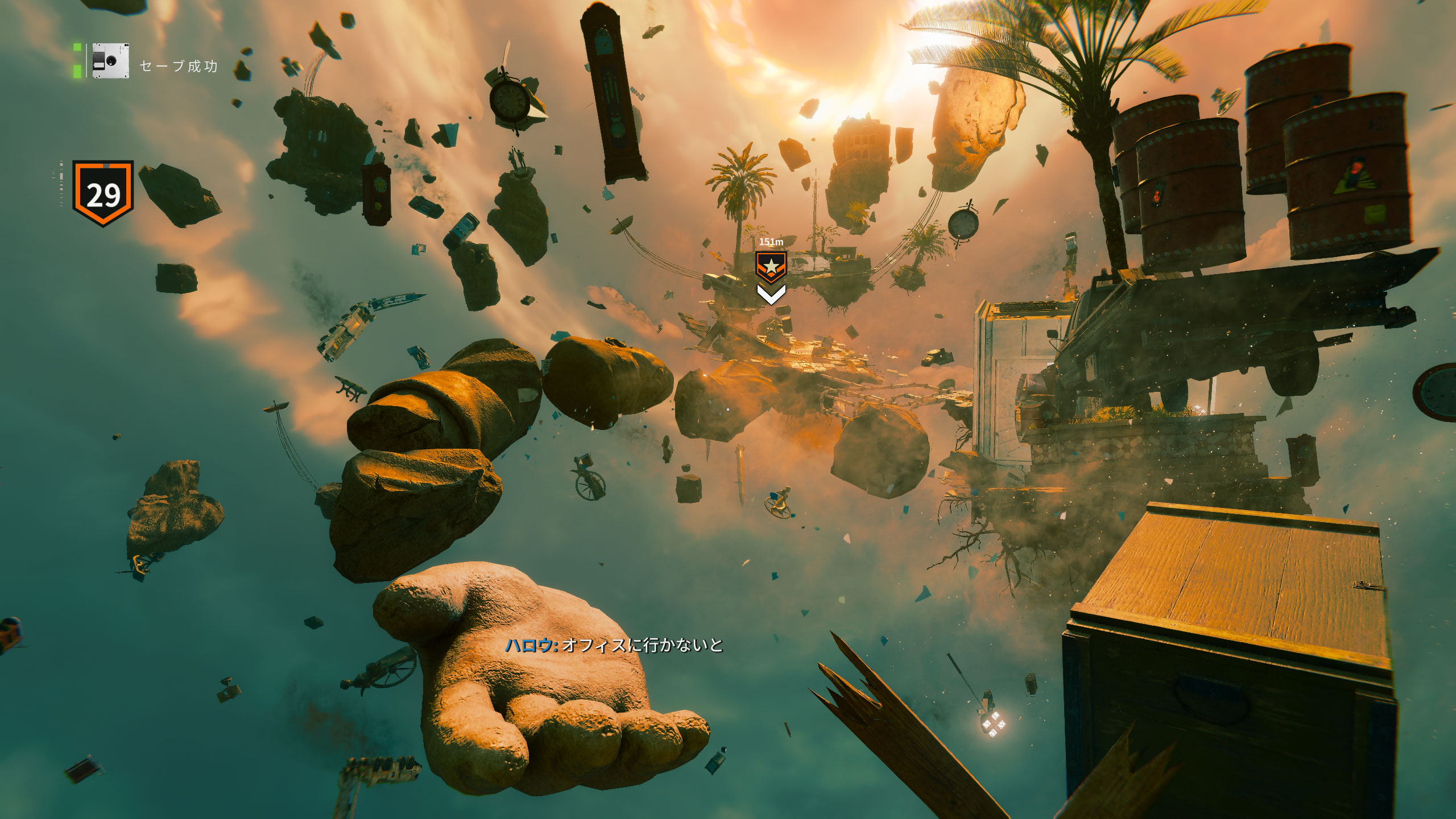Screen dimensions: 1456x819
Task: Click the floppy disk save icon
Action: click(x=110, y=61)
